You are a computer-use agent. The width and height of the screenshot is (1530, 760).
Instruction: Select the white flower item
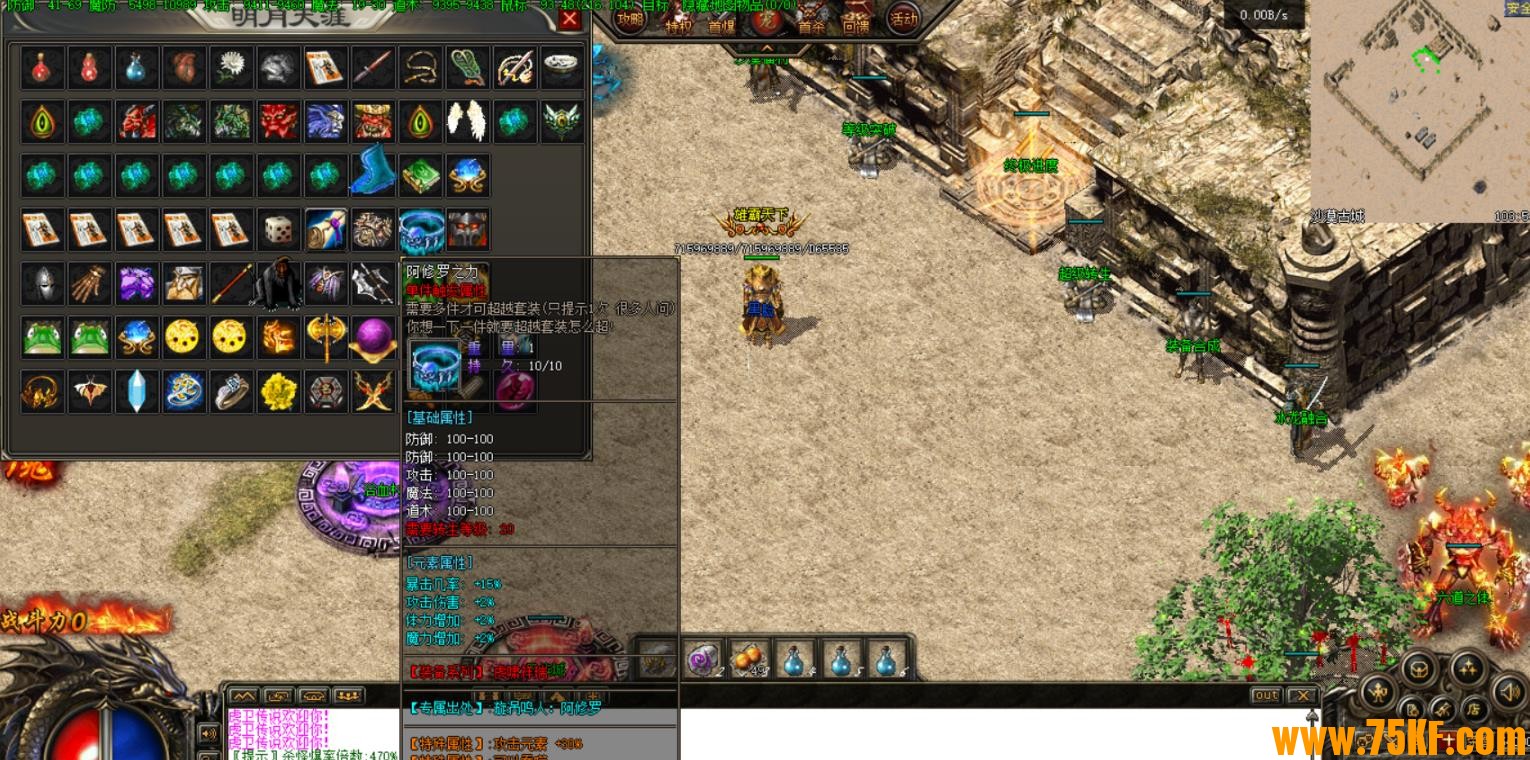(231, 67)
